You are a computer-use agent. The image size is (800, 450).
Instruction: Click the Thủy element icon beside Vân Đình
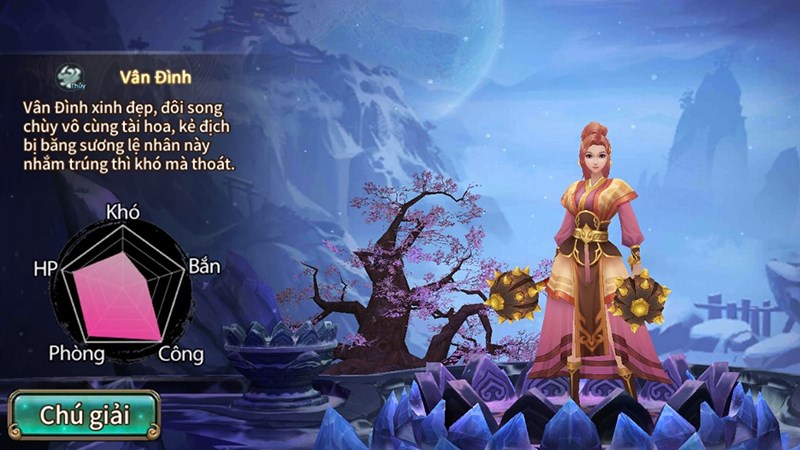[69, 77]
